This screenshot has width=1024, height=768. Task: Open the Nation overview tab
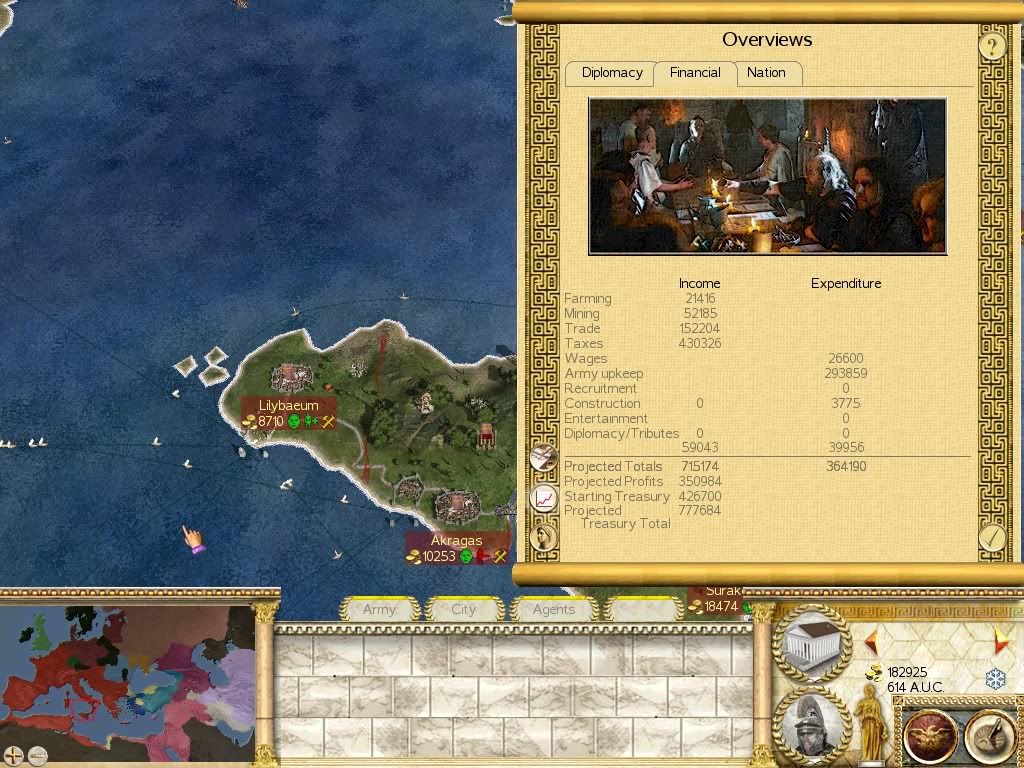coord(766,73)
